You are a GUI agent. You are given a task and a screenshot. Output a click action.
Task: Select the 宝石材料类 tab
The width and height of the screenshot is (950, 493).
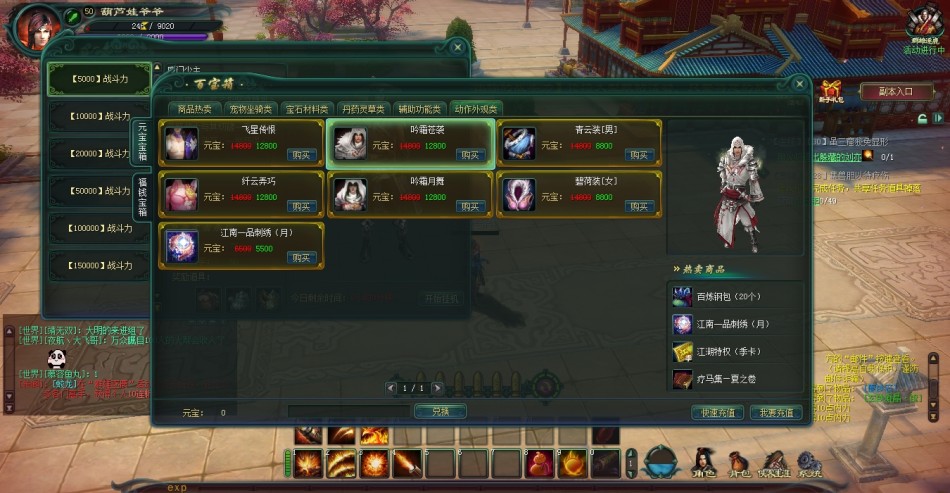tap(307, 108)
